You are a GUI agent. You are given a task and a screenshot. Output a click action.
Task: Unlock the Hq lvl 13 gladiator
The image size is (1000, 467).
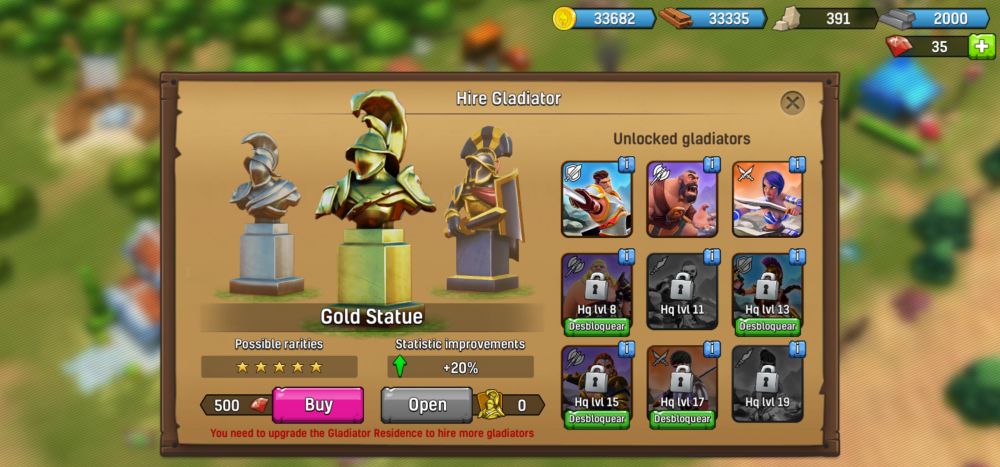(767, 326)
